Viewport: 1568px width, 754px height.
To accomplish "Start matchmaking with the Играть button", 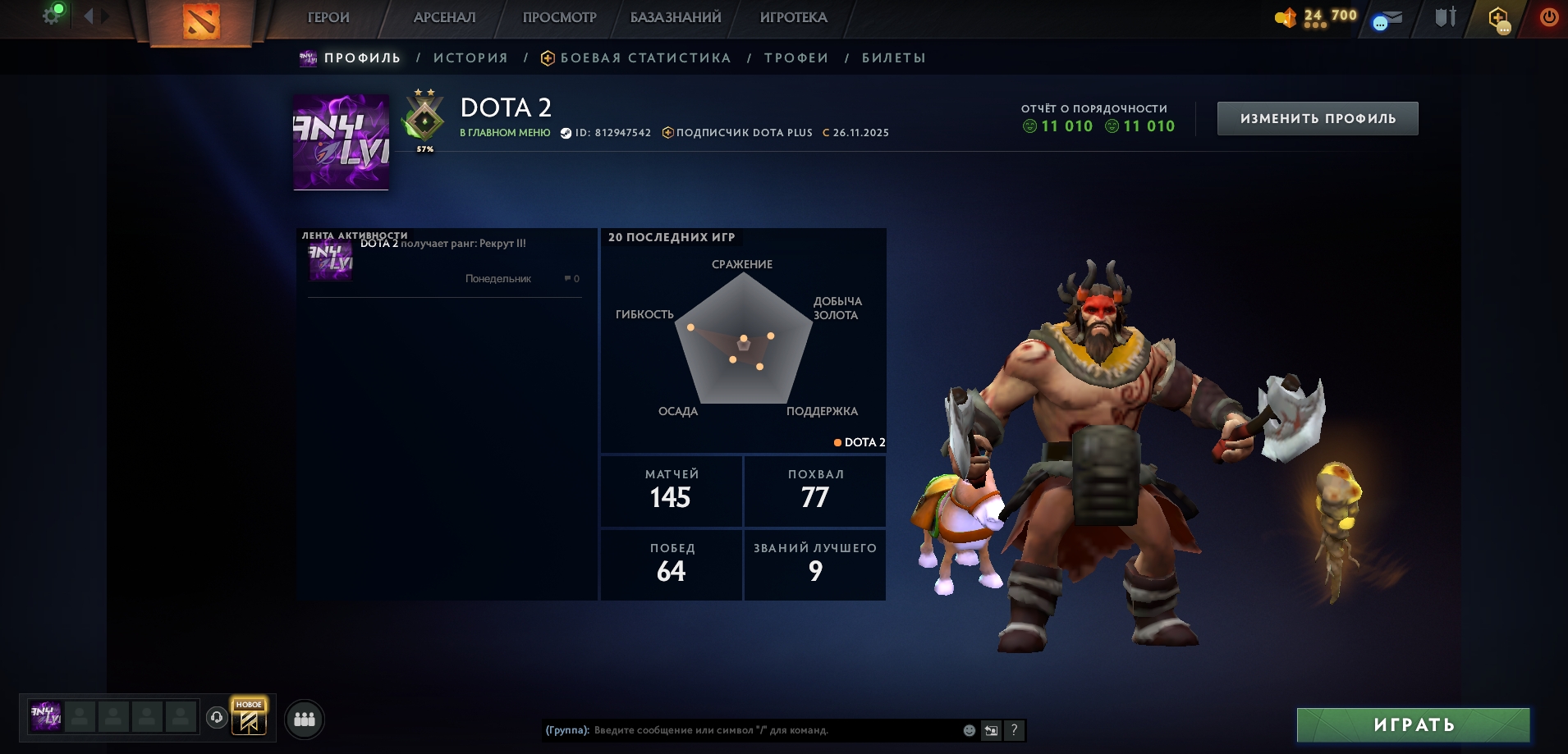I will pyautogui.click(x=1413, y=725).
